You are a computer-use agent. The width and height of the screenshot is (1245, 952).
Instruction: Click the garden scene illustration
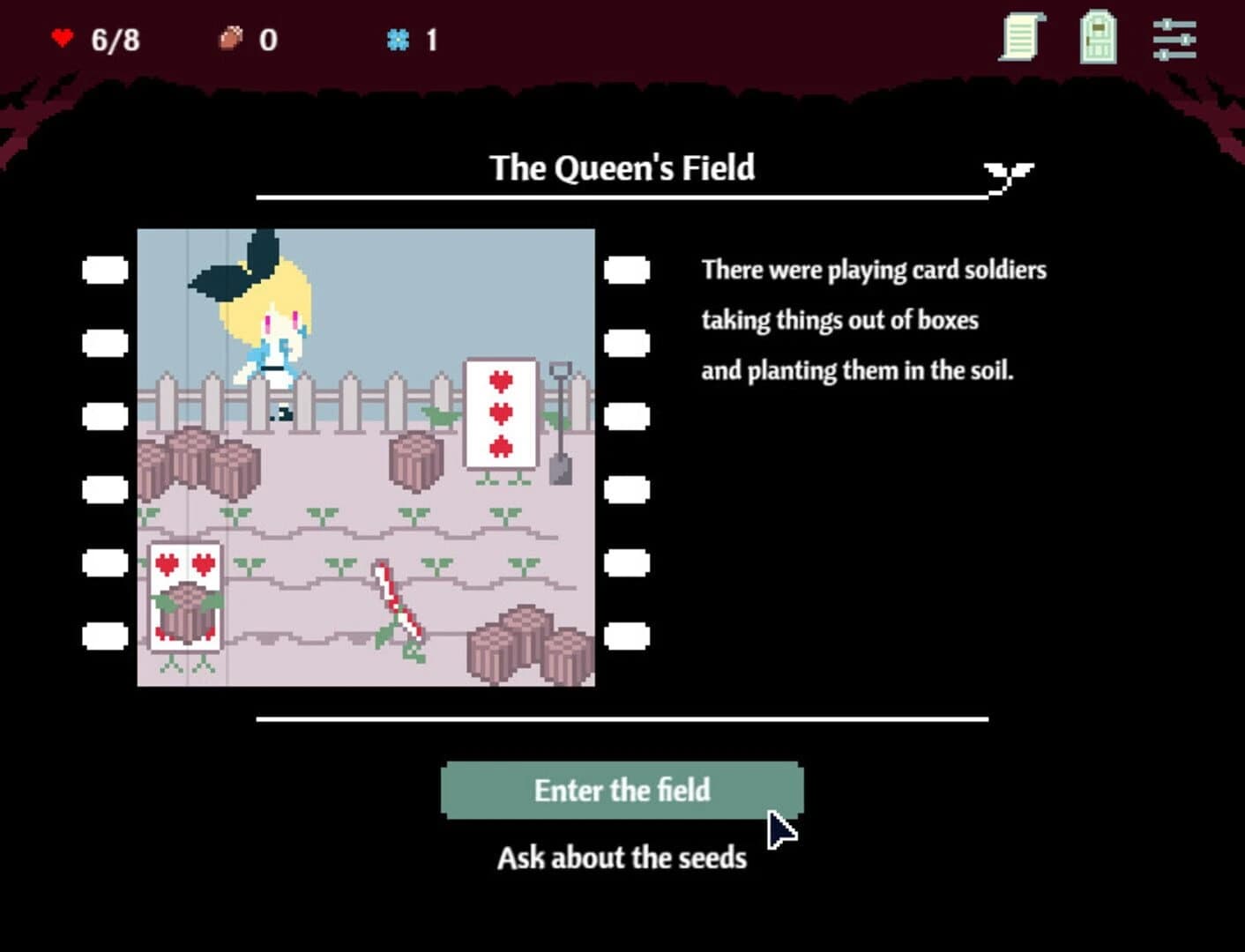point(367,456)
